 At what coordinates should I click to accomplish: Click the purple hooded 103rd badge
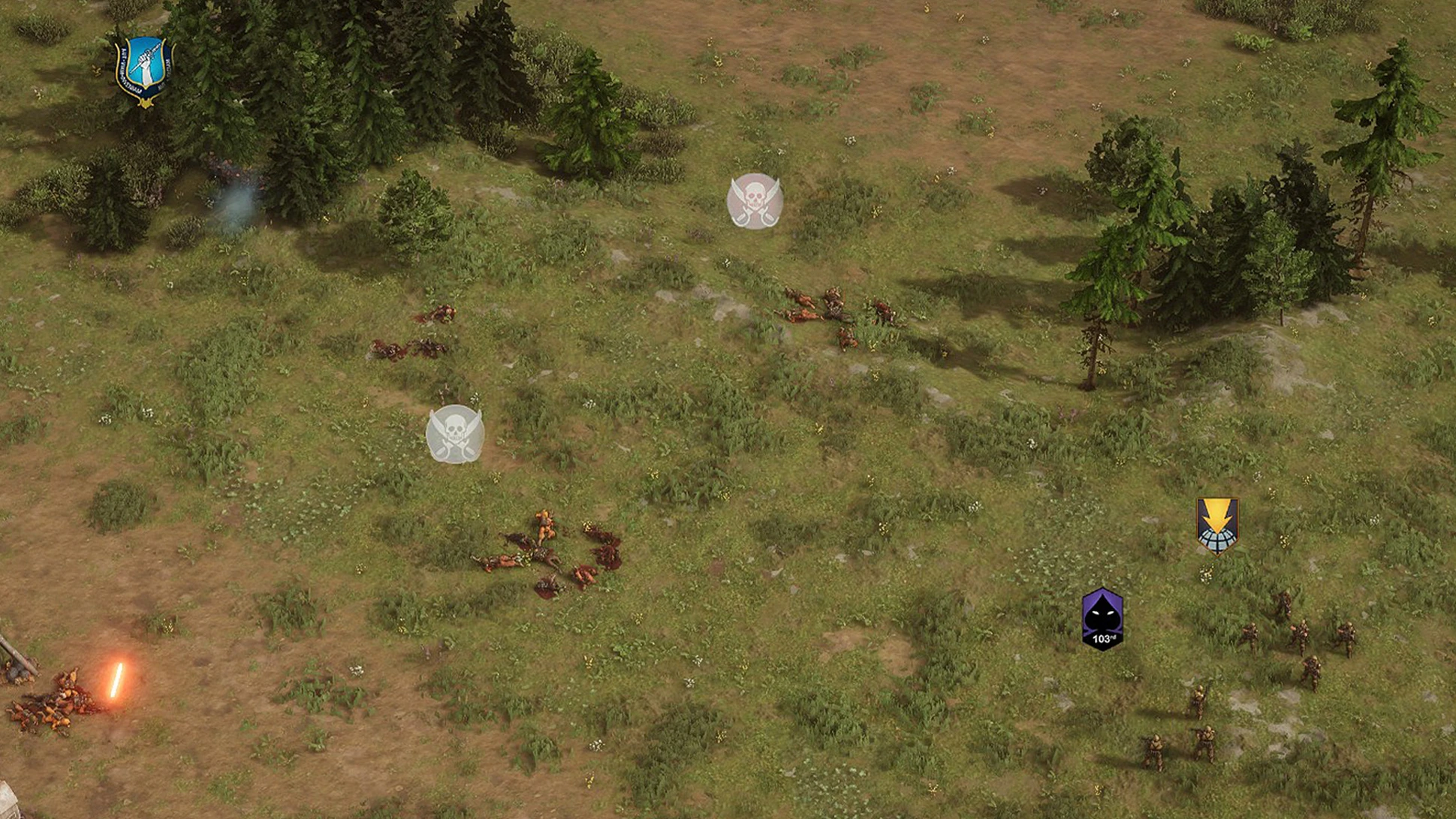click(1102, 619)
